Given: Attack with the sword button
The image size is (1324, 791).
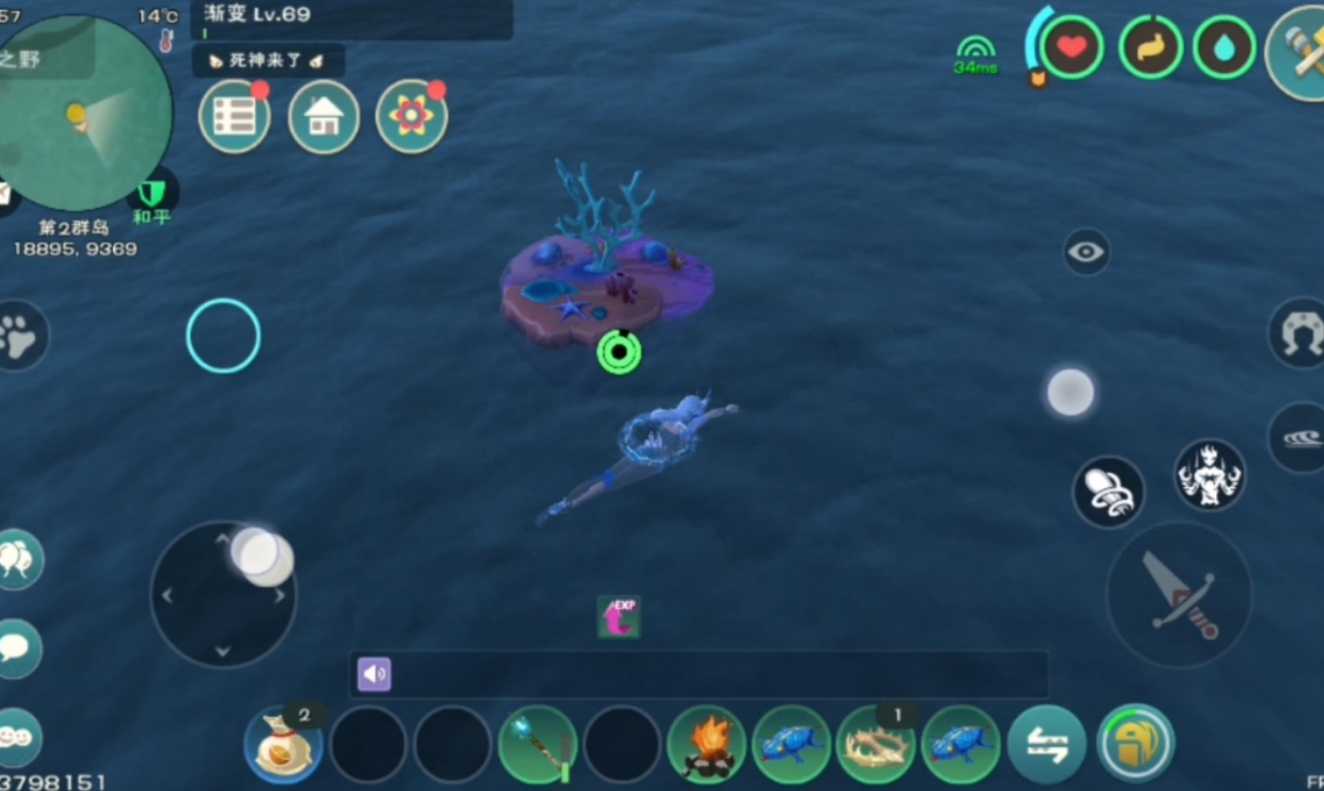Looking at the screenshot, I should (x=1179, y=594).
